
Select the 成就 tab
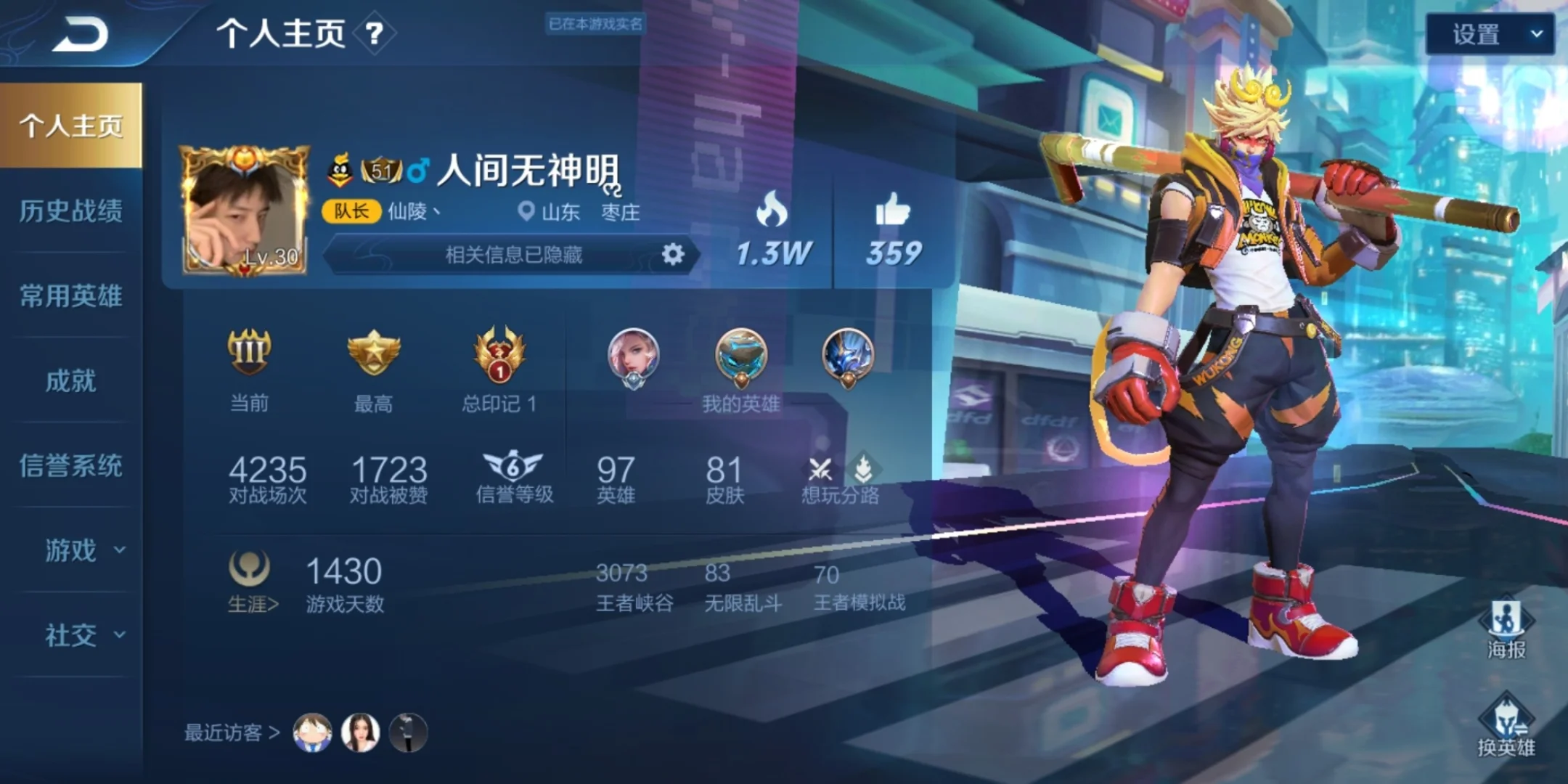70,380
